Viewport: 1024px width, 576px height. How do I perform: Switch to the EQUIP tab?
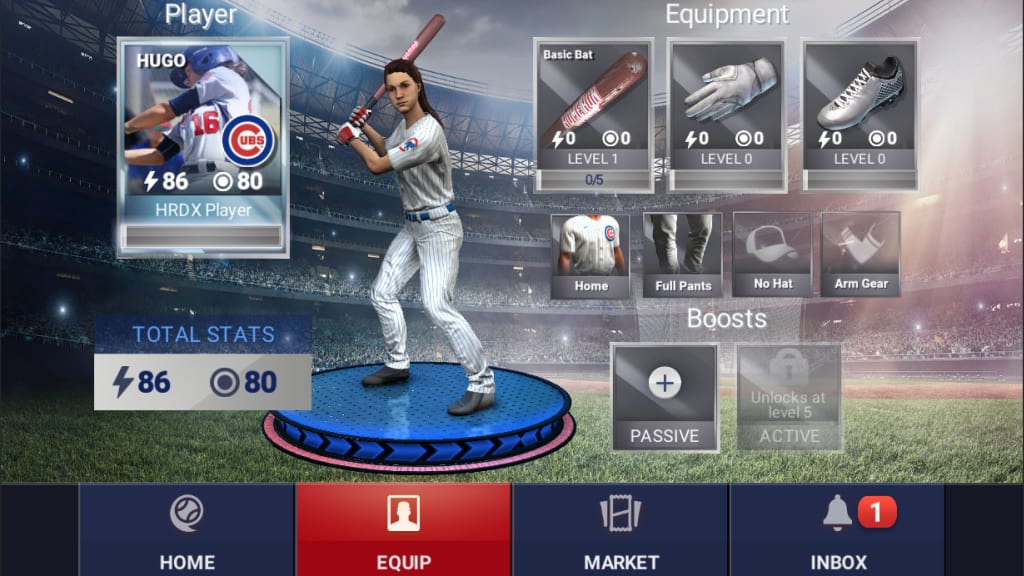[x=403, y=530]
